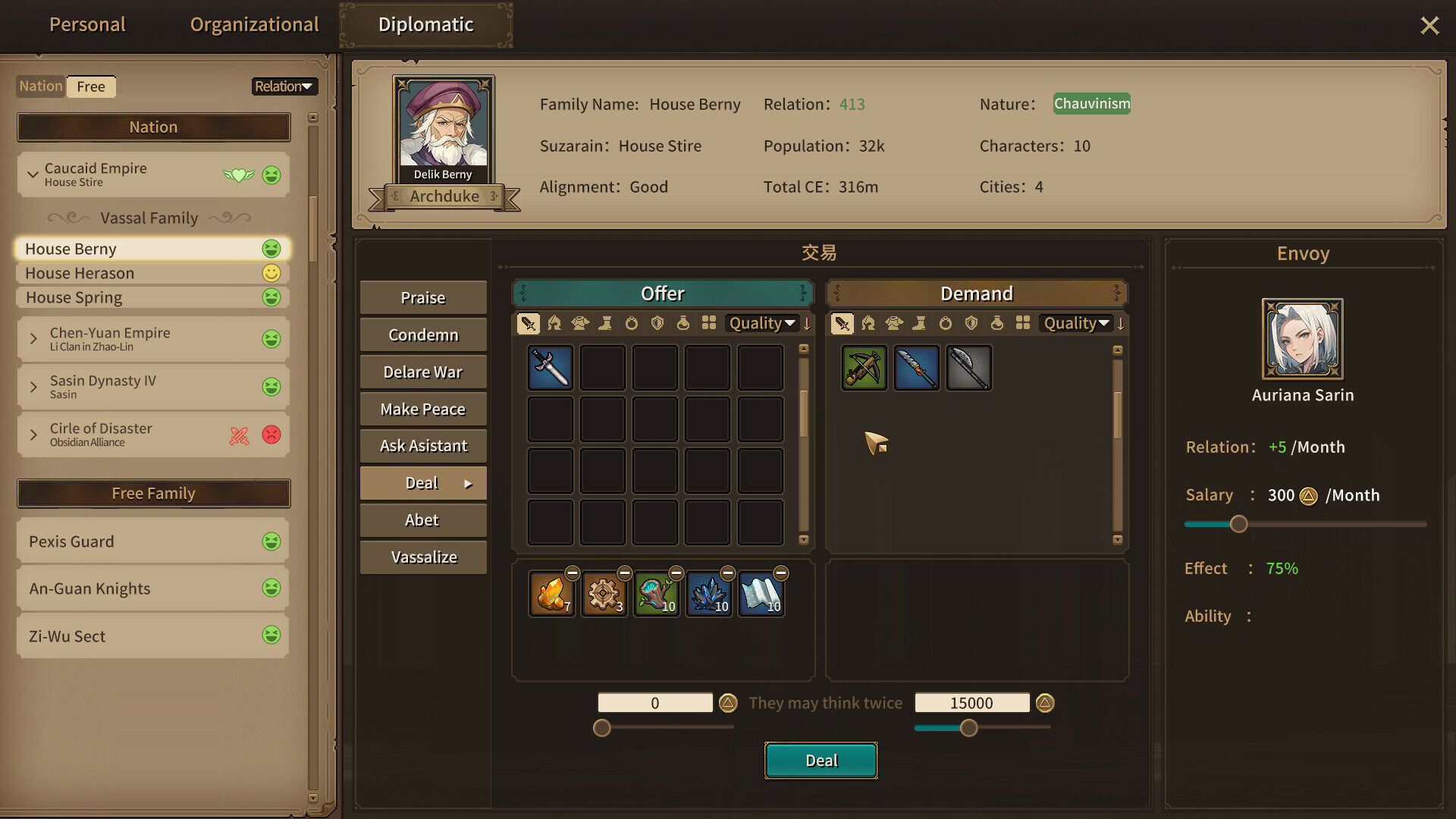Select the weapon filter in the Demand panel
Image resolution: width=1456 pixels, height=819 pixels.
click(x=842, y=323)
